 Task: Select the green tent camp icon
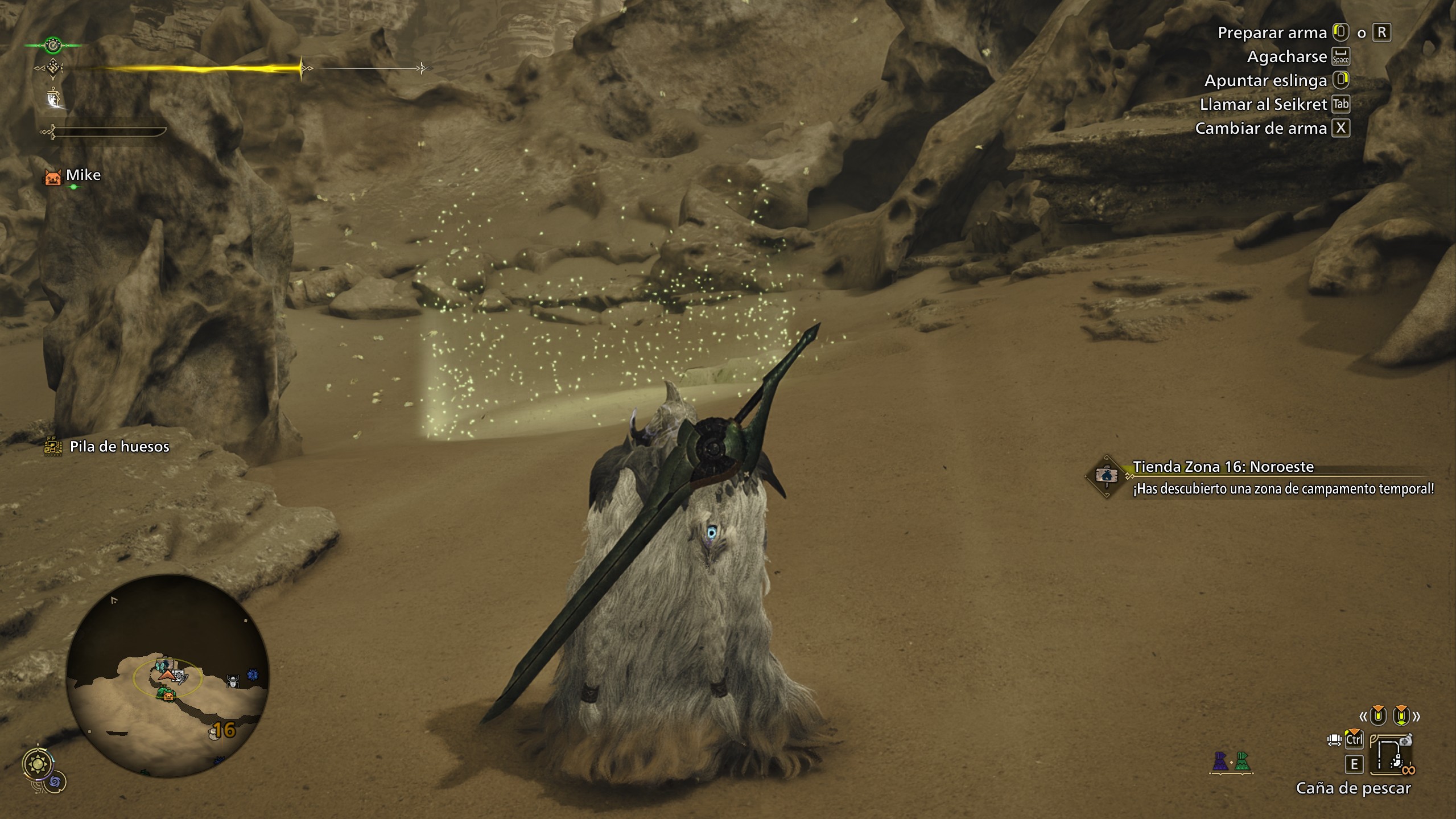click(x=1243, y=762)
